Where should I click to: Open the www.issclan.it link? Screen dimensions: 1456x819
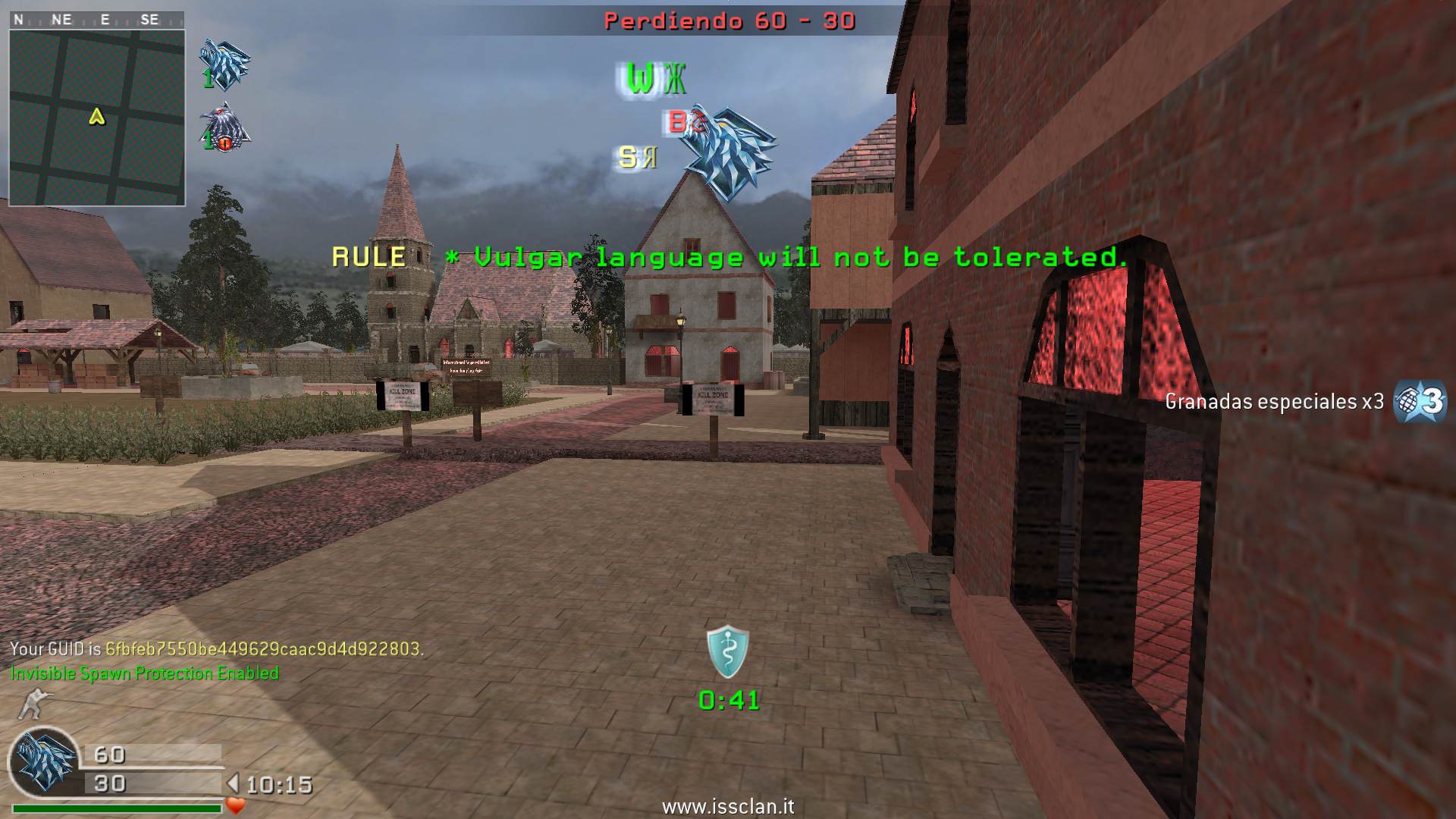coord(728,806)
